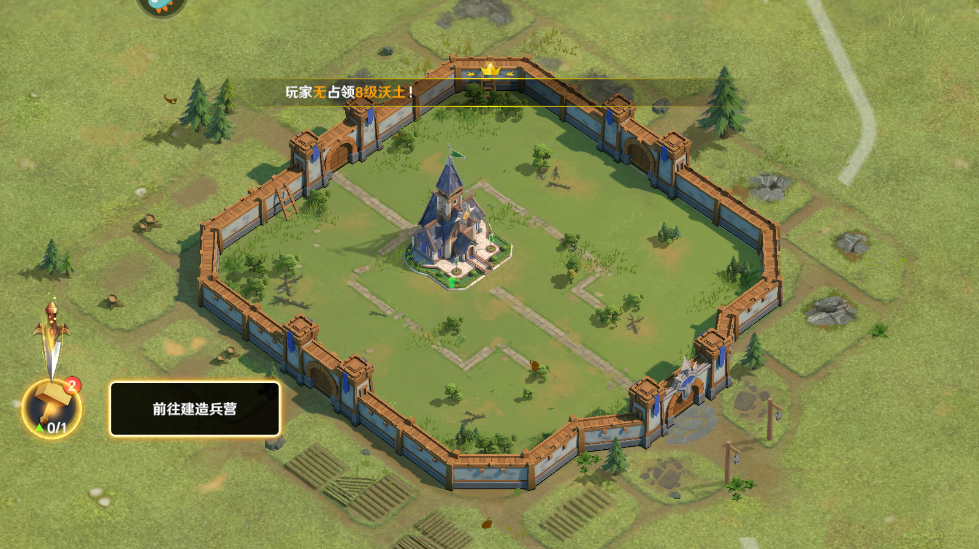Screen dimensions: 979x549
Task: Open the round mascot icon at the top
Action: [161, 6]
